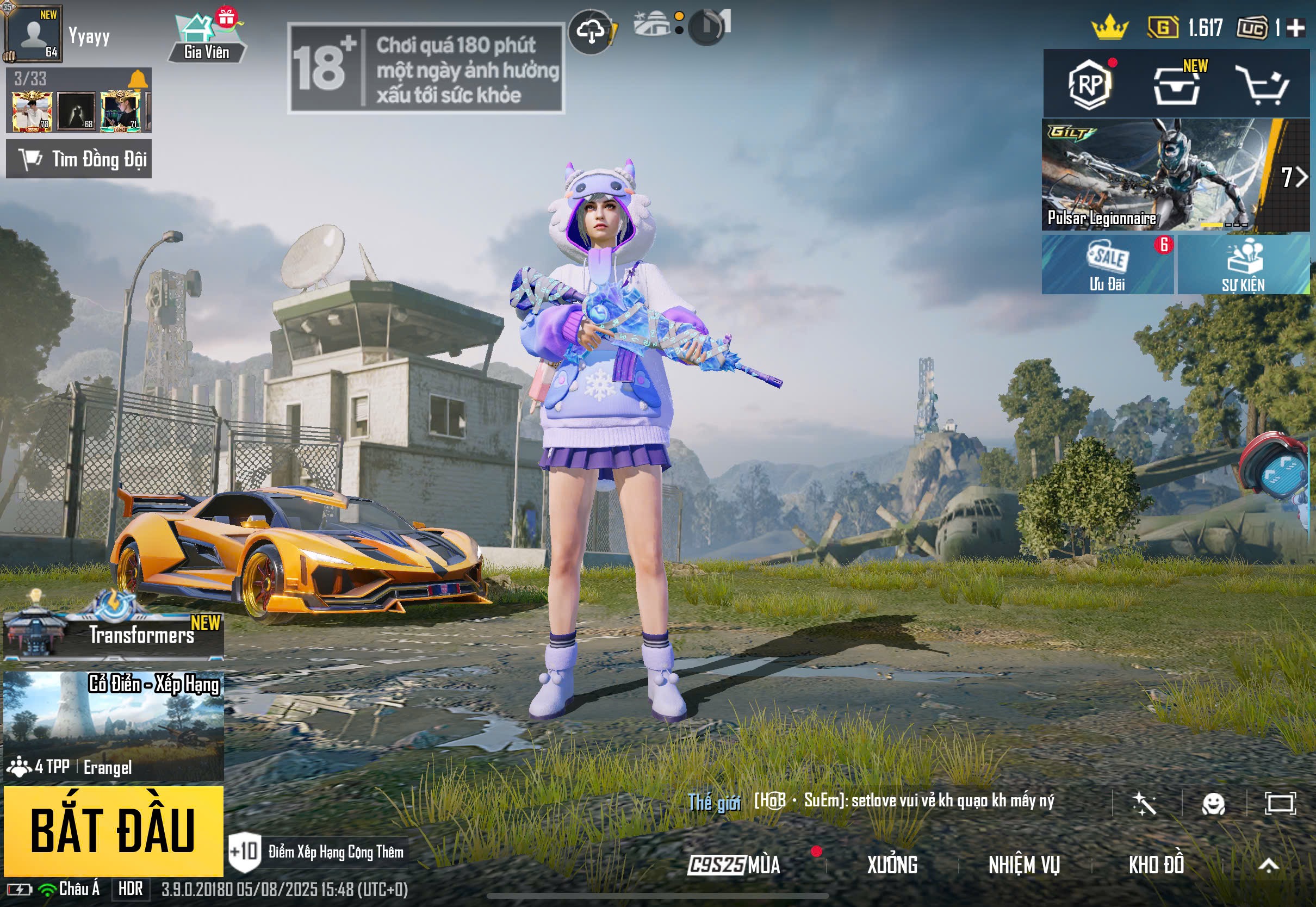Image resolution: width=1316 pixels, height=907 pixels.
Task: Start the match with BẮT ĐẦU
Action: (x=113, y=830)
